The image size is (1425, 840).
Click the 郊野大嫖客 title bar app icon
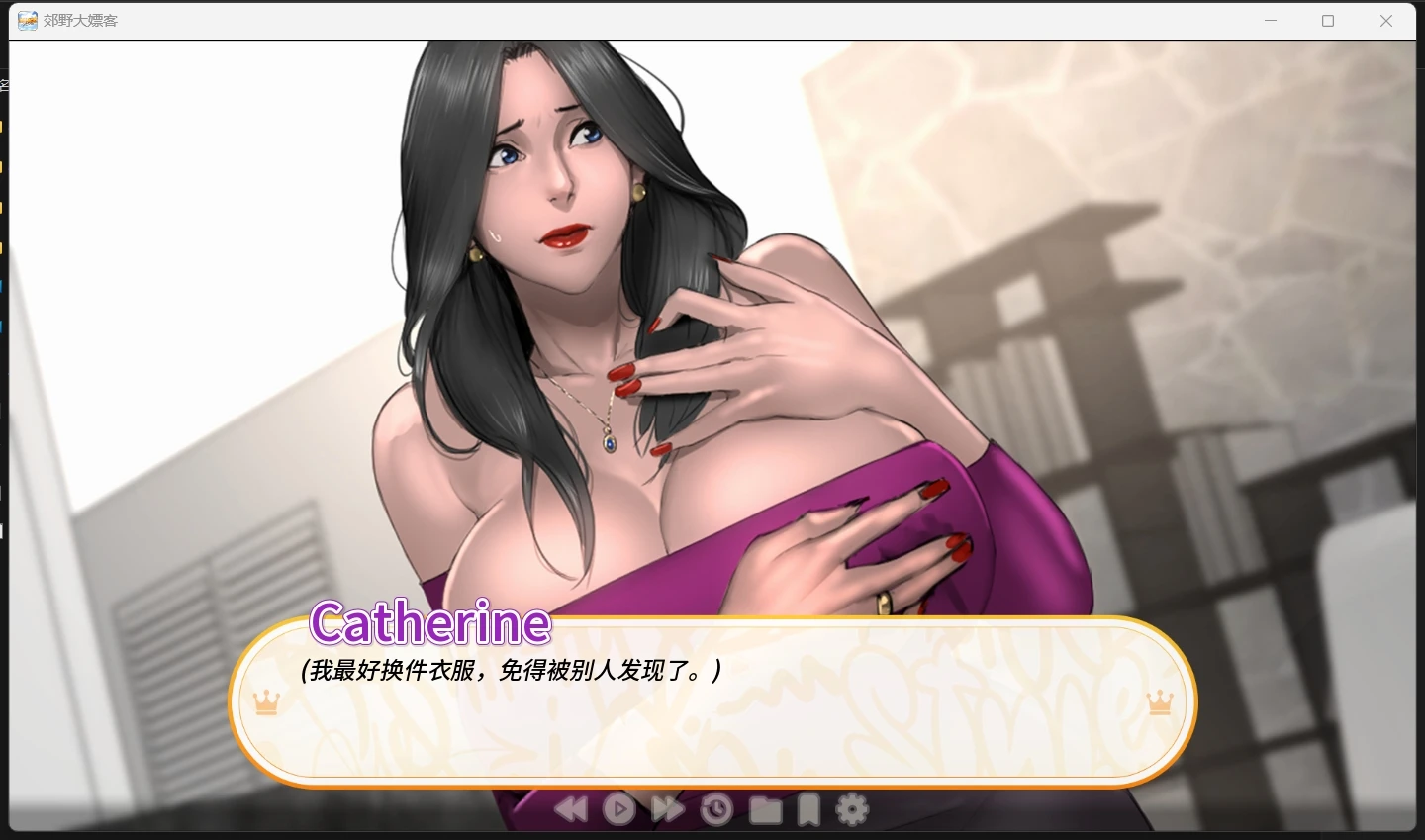[27, 20]
